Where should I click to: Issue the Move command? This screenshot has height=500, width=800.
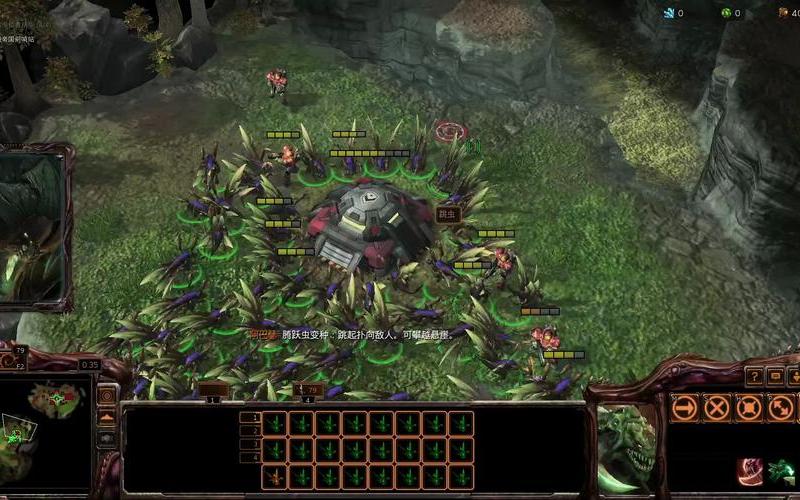click(x=684, y=407)
